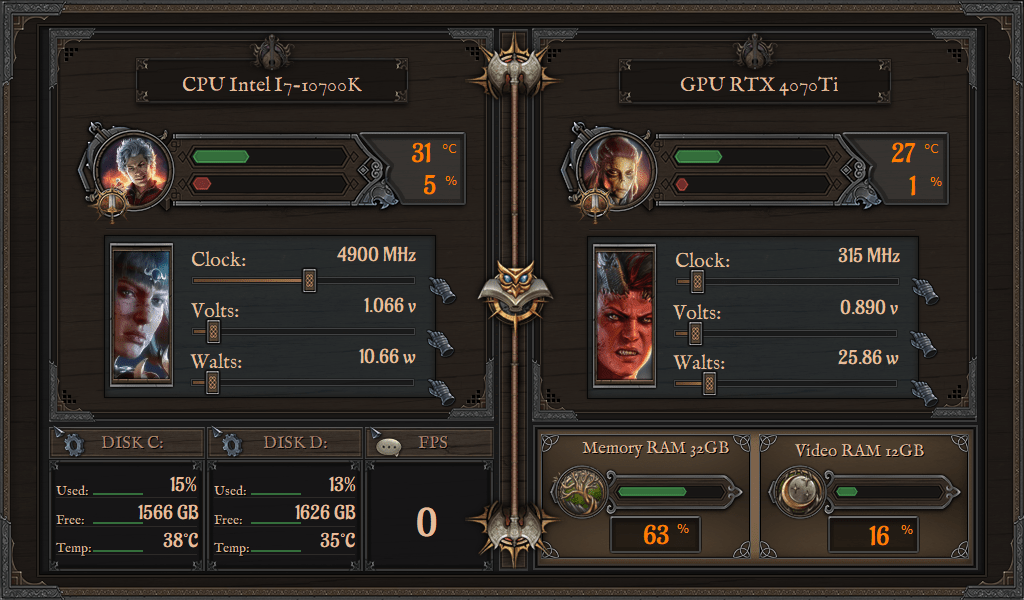
Task: Click the GPU Volts slider handle
Action: 696,331
